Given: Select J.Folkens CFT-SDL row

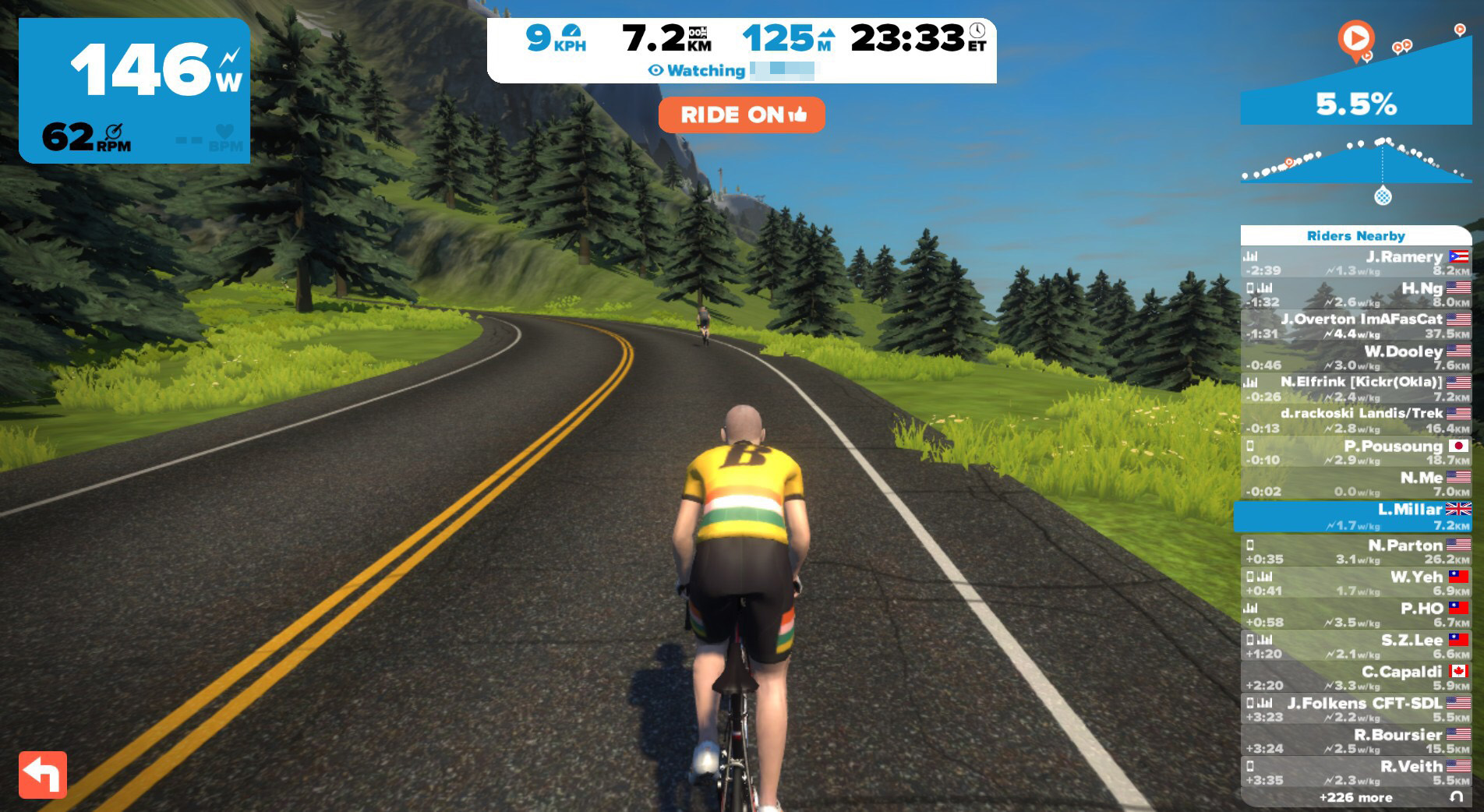Looking at the screenshot, I should click(x=1355, y=709).
